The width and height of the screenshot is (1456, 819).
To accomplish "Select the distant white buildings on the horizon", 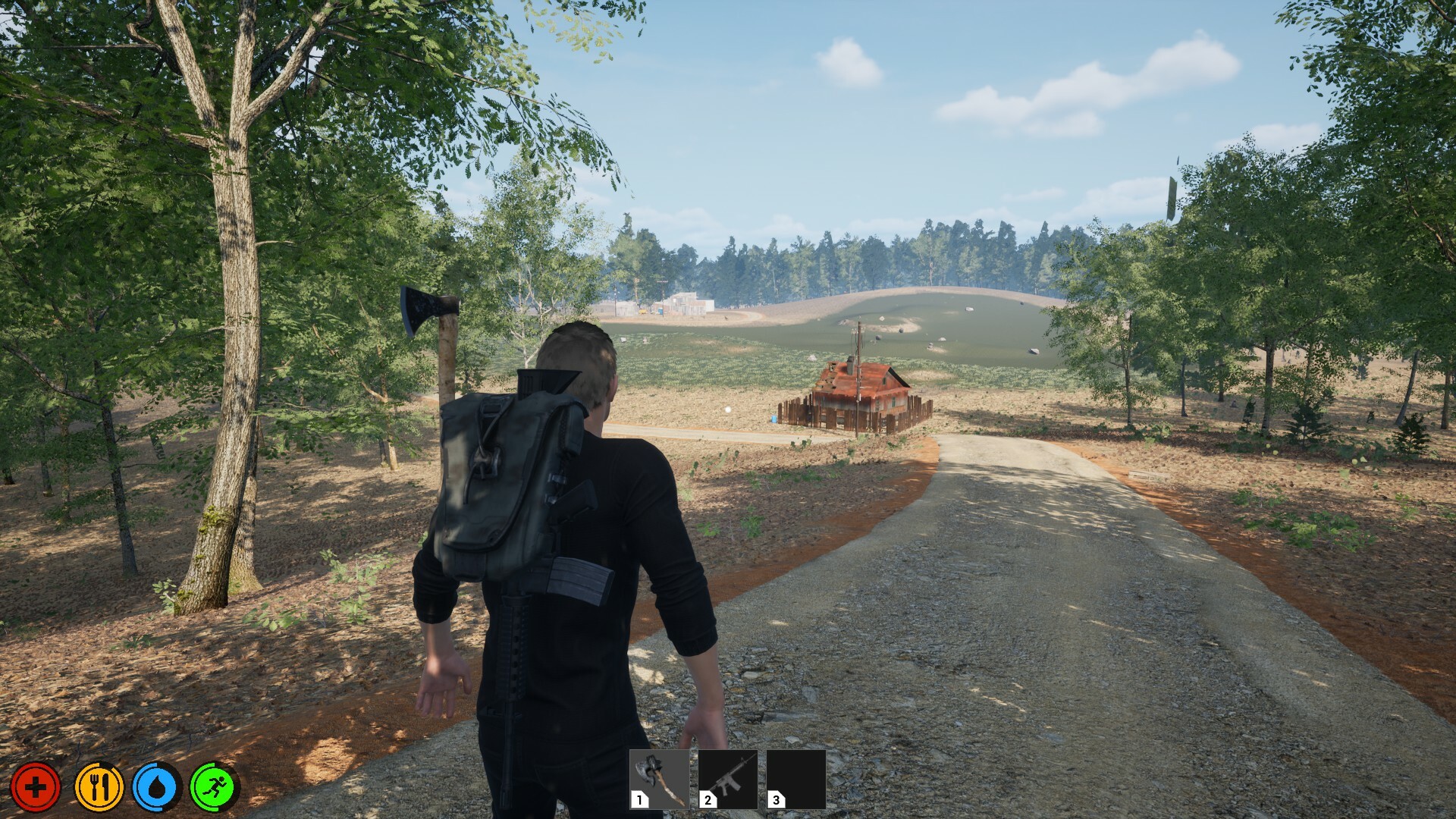I will (x=682, y=303).
